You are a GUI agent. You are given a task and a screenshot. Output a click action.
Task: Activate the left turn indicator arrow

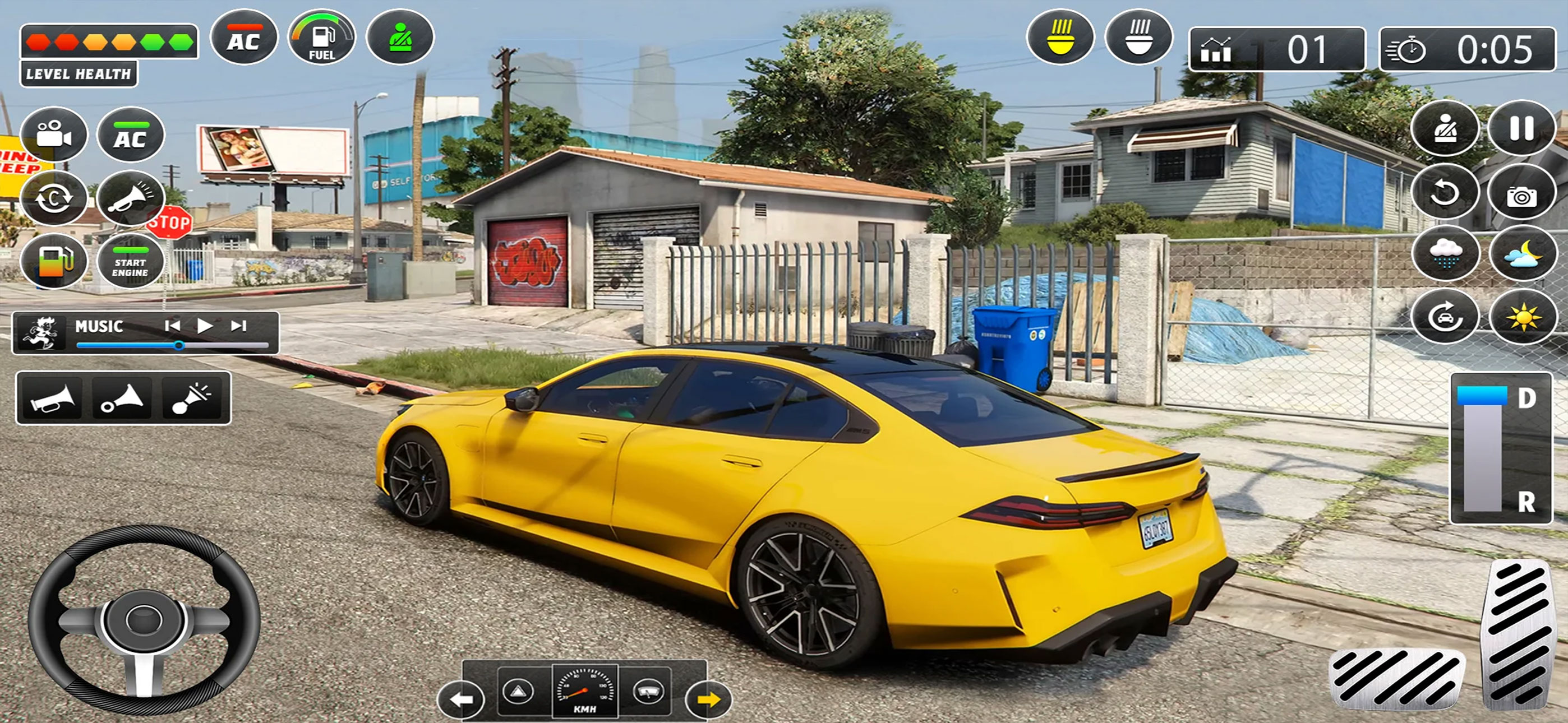click(x=461, y=699)
